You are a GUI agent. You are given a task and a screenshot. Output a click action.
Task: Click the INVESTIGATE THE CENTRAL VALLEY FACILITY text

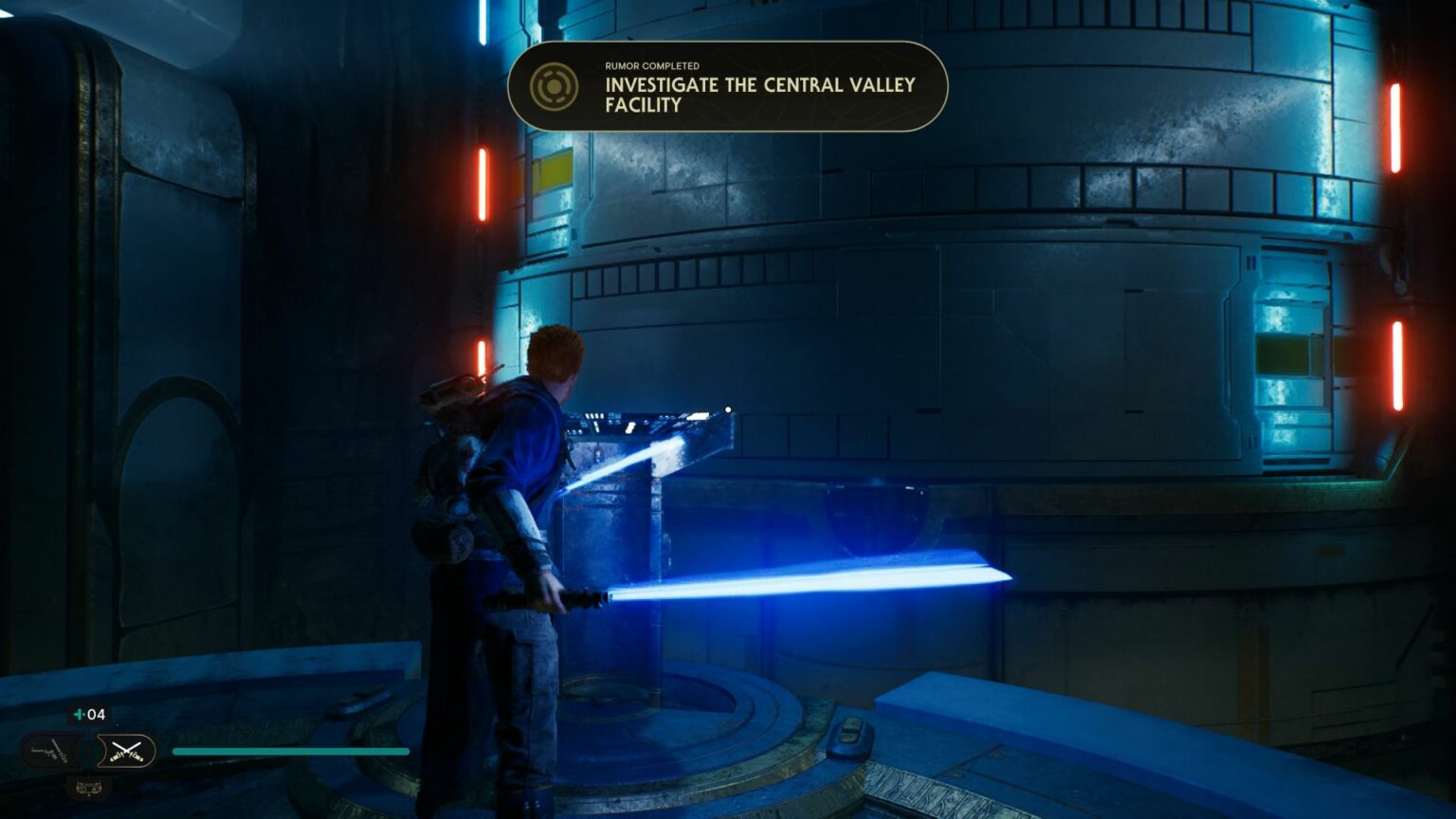tap(758, 95)
